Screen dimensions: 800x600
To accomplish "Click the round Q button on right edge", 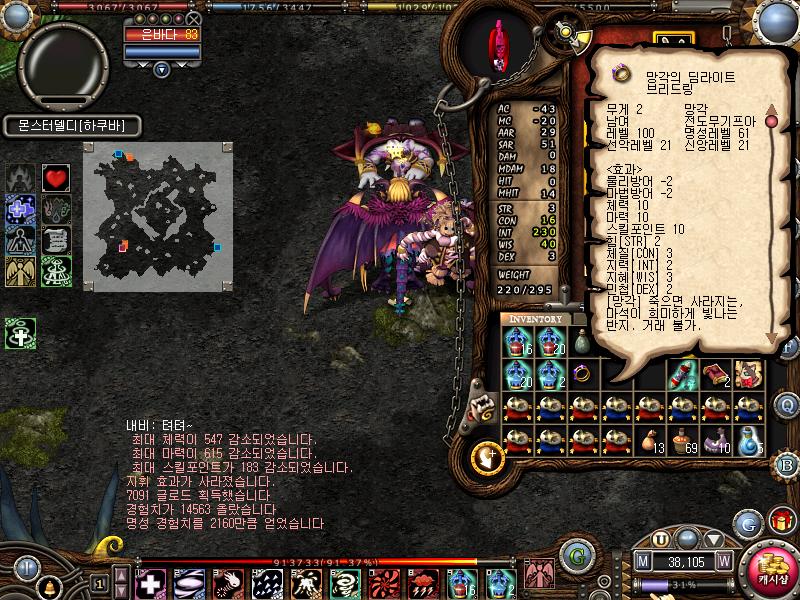I will (787, 404).
